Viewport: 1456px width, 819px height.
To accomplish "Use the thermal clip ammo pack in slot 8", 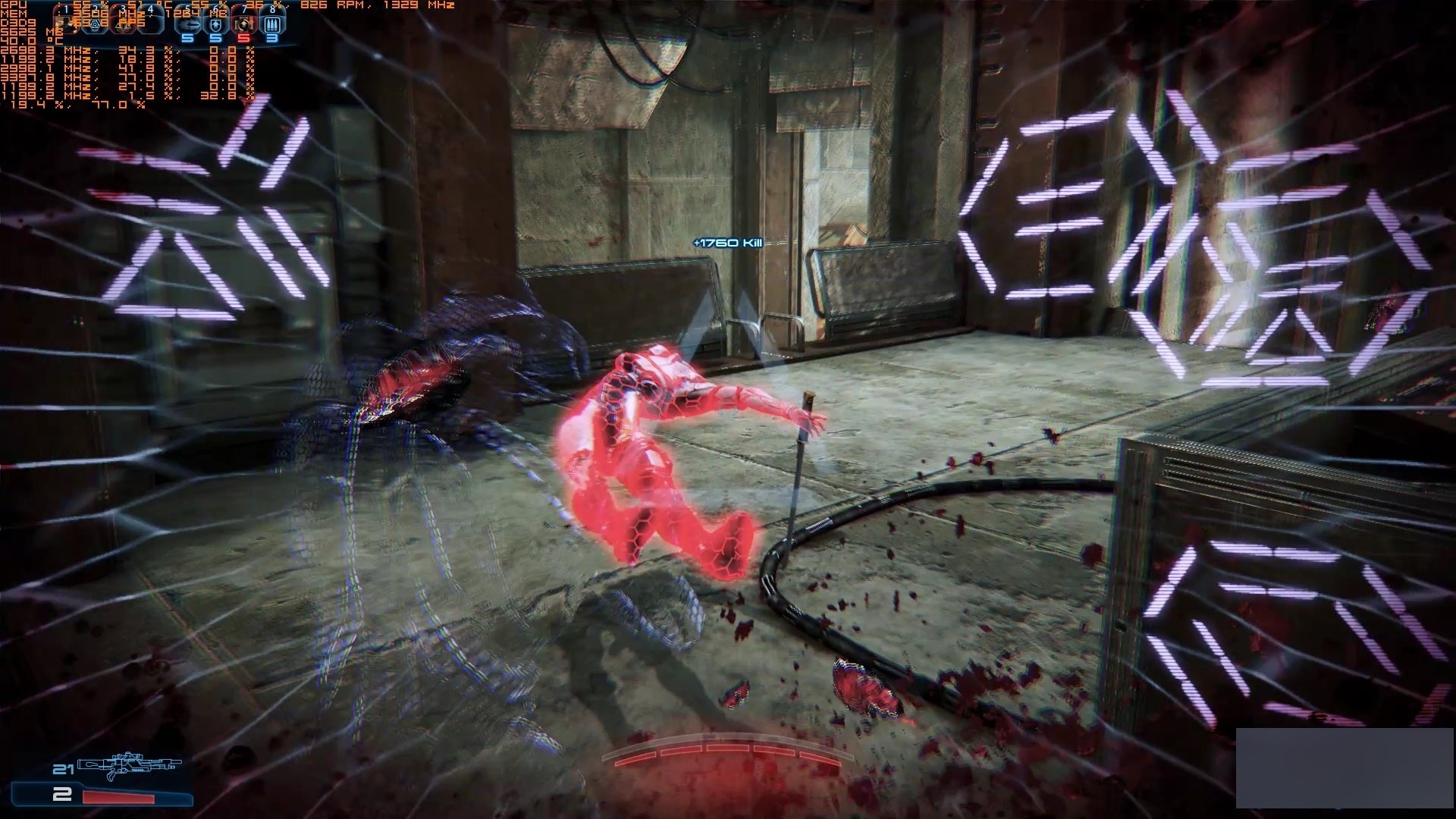I will (271, 24).
